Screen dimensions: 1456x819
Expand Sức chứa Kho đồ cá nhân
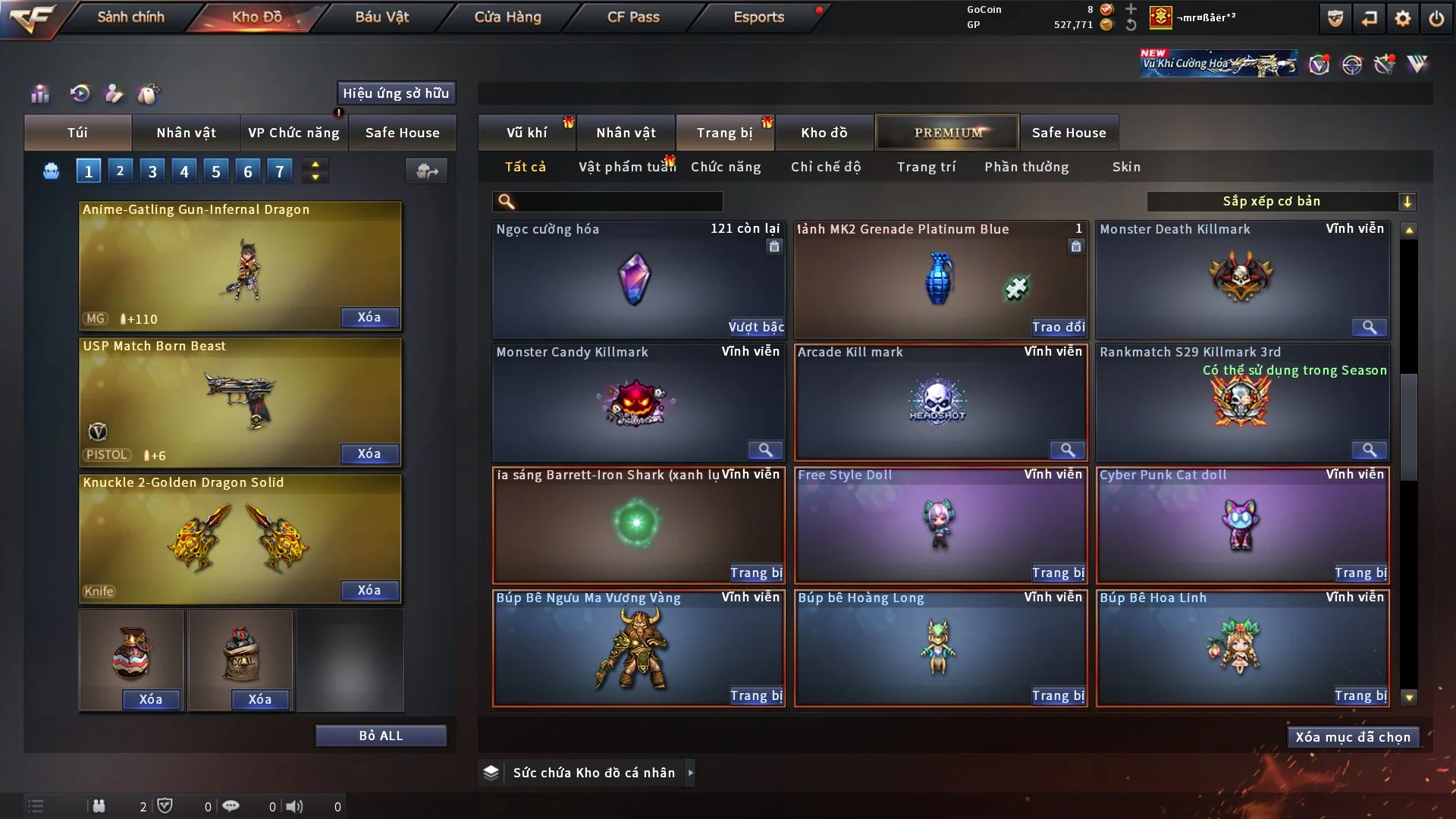click(690, 773)
